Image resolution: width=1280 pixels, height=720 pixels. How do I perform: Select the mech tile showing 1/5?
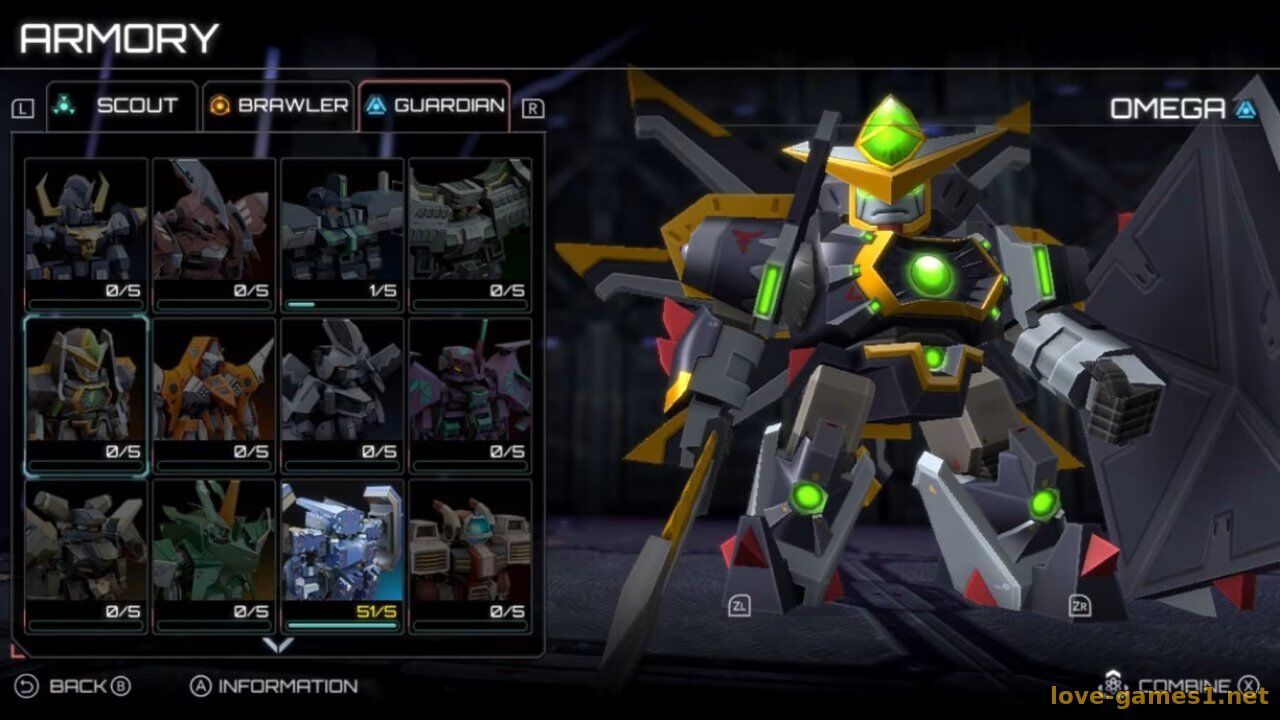pos(342,234)
